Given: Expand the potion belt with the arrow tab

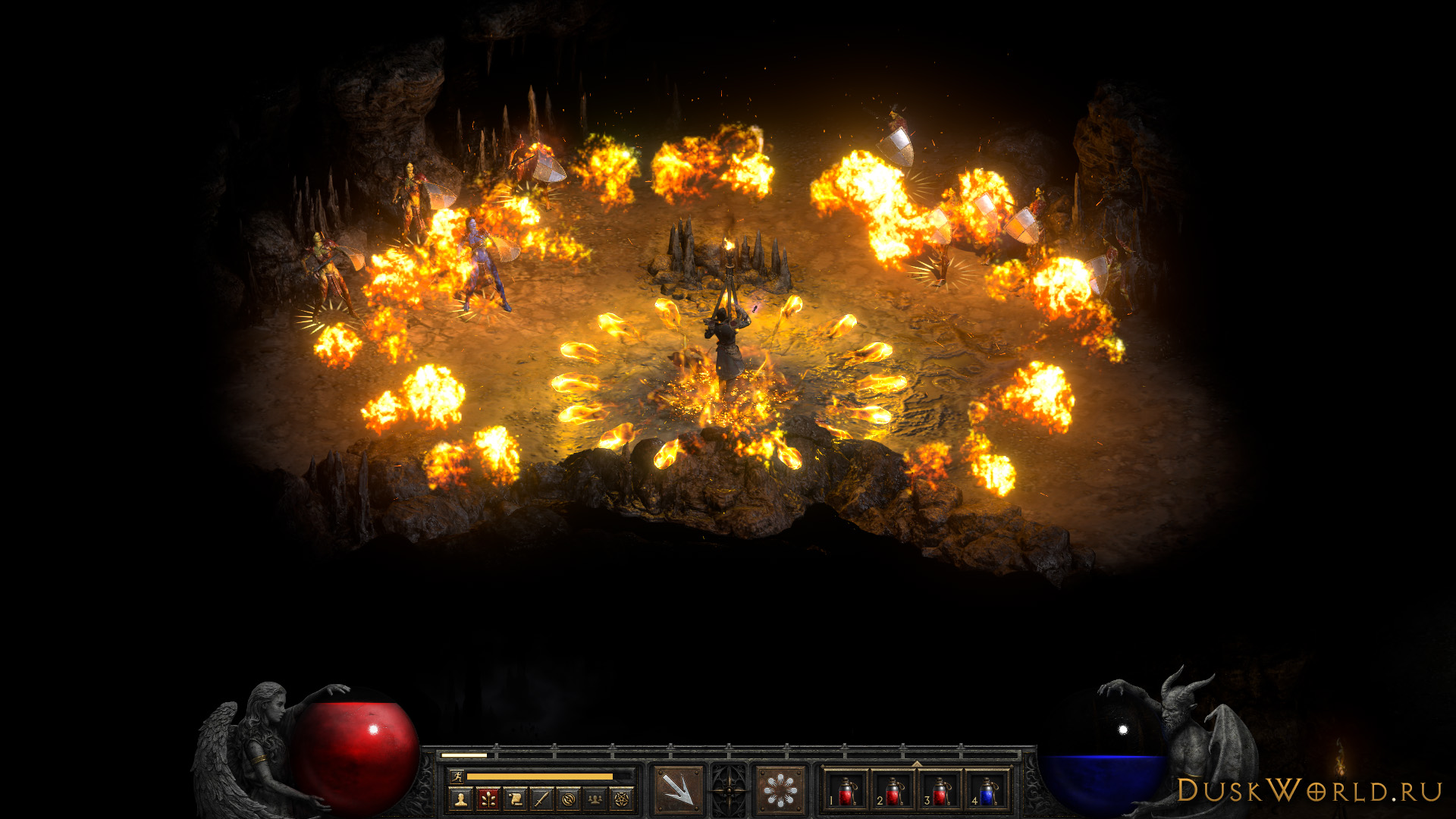Looking at the screenshot, I should tap(917, 764).
